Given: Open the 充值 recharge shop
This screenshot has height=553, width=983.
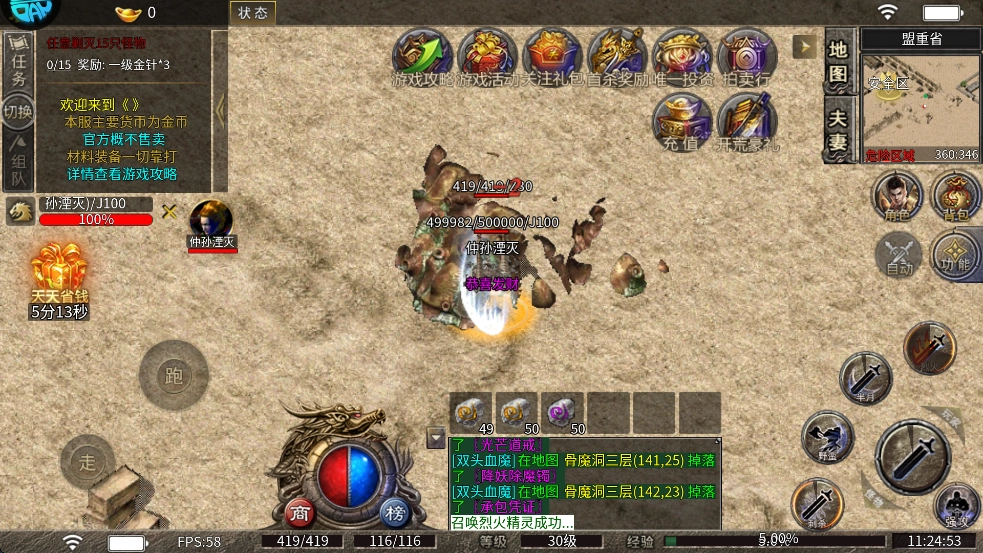Looking at the screenshot, I should tap(681, 121).
